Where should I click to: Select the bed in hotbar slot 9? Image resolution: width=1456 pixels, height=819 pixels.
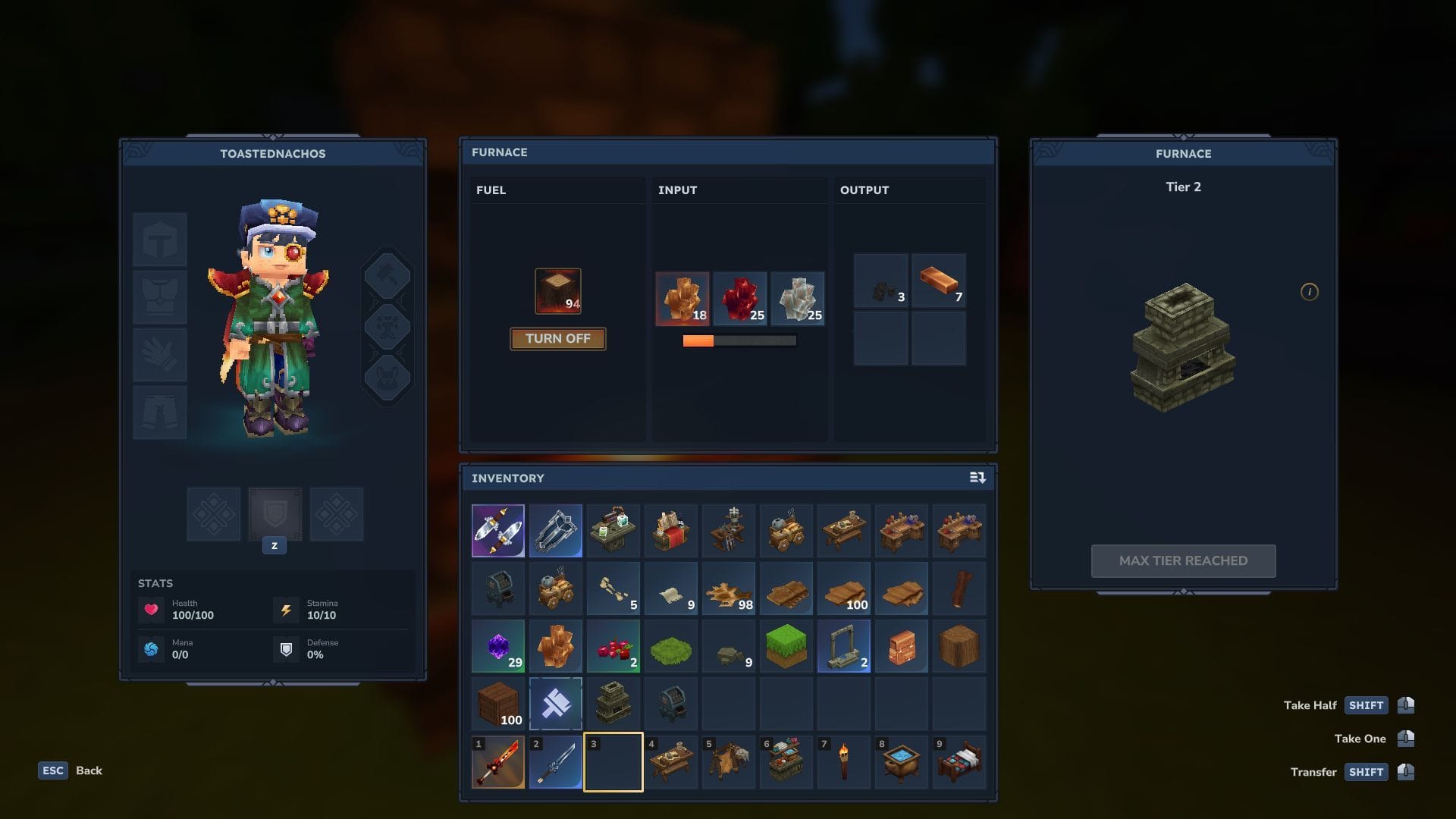pyautogui.click(x=959, y=761)
